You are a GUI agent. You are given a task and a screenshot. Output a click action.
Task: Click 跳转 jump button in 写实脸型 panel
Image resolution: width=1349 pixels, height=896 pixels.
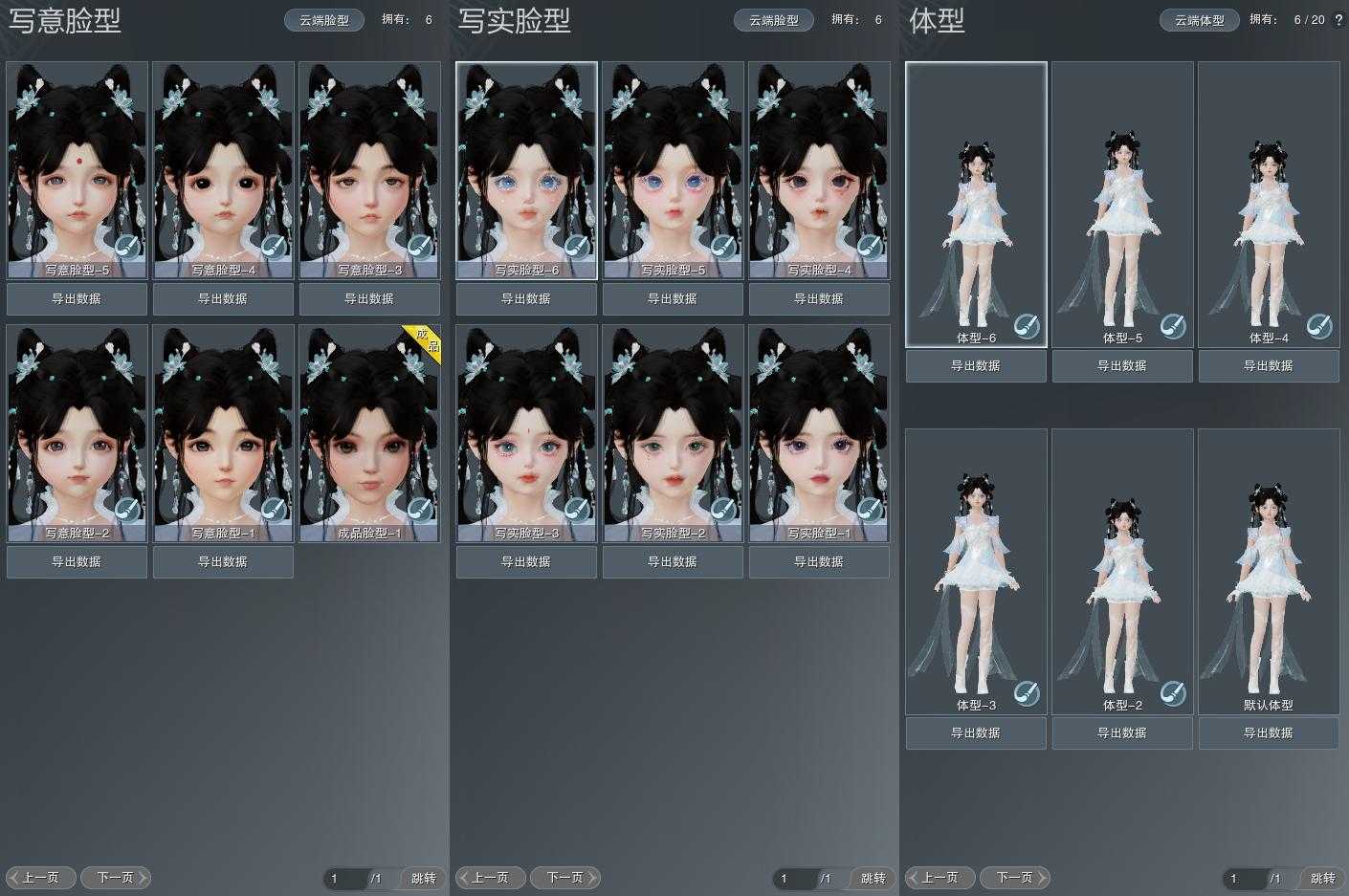(874, 879)
